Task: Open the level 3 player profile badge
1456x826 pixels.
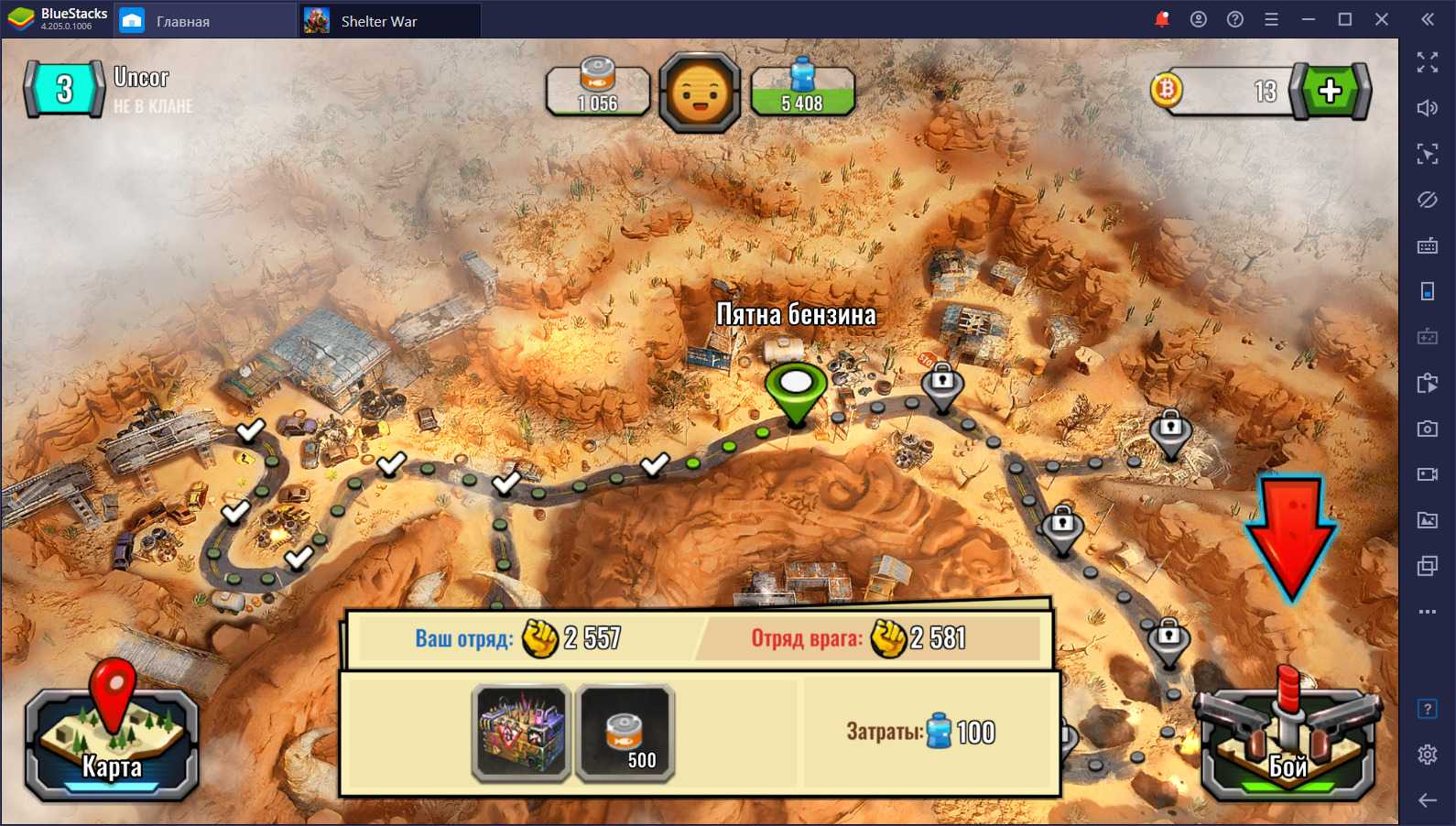Action: pos(64,89)
